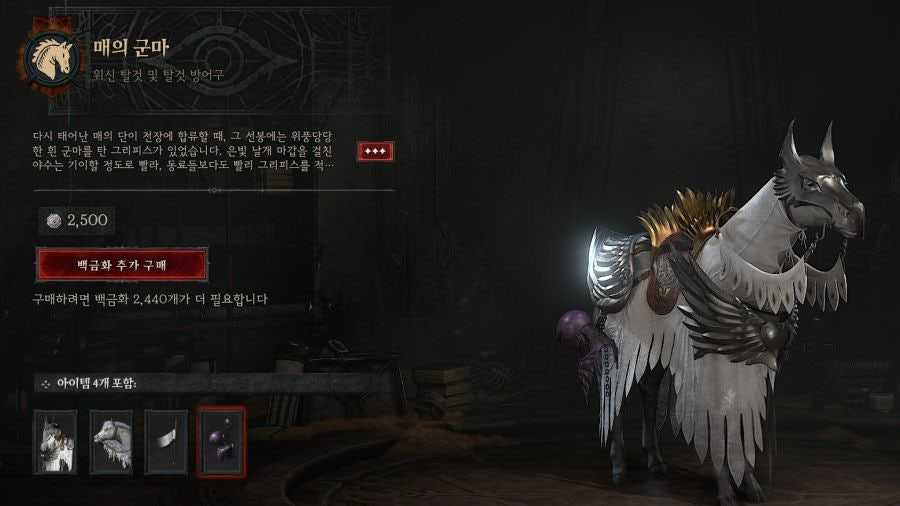This screenshot has height=506, width=900.
Task: Expand the description with the red ellipsis button
Action: (x=375, y=151)
